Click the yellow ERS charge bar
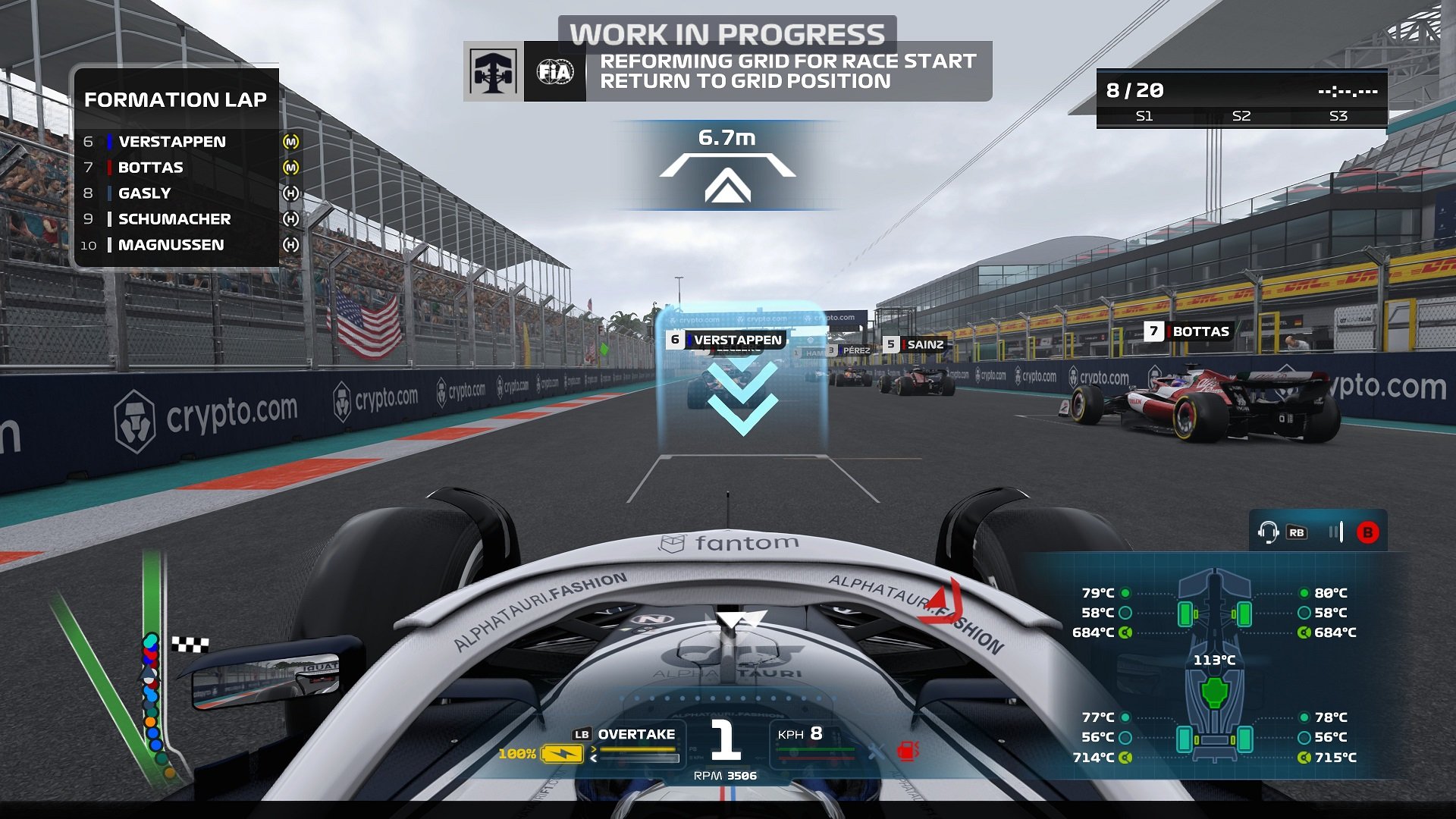 637,749
